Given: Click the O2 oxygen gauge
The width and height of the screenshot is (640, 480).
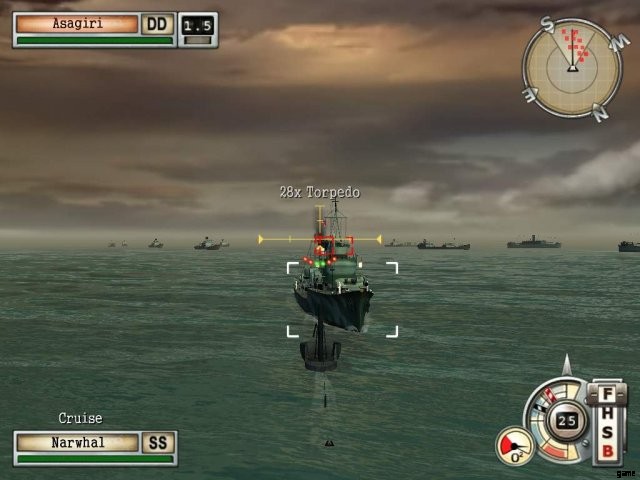Looking at the screenshot, I should 516,446.
